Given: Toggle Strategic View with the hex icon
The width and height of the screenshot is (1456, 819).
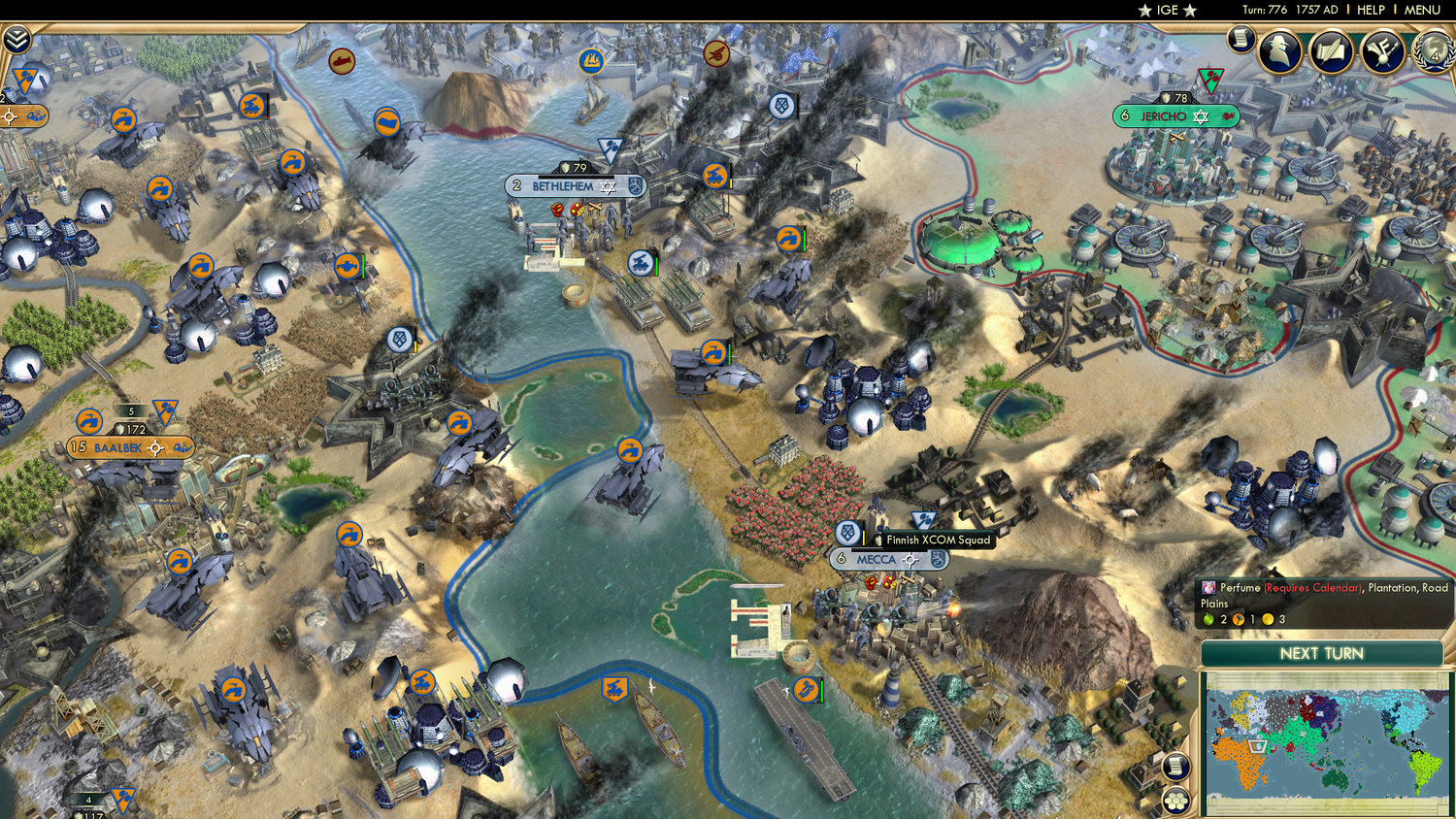Looking at the screenshot, I should (1176, 801).
